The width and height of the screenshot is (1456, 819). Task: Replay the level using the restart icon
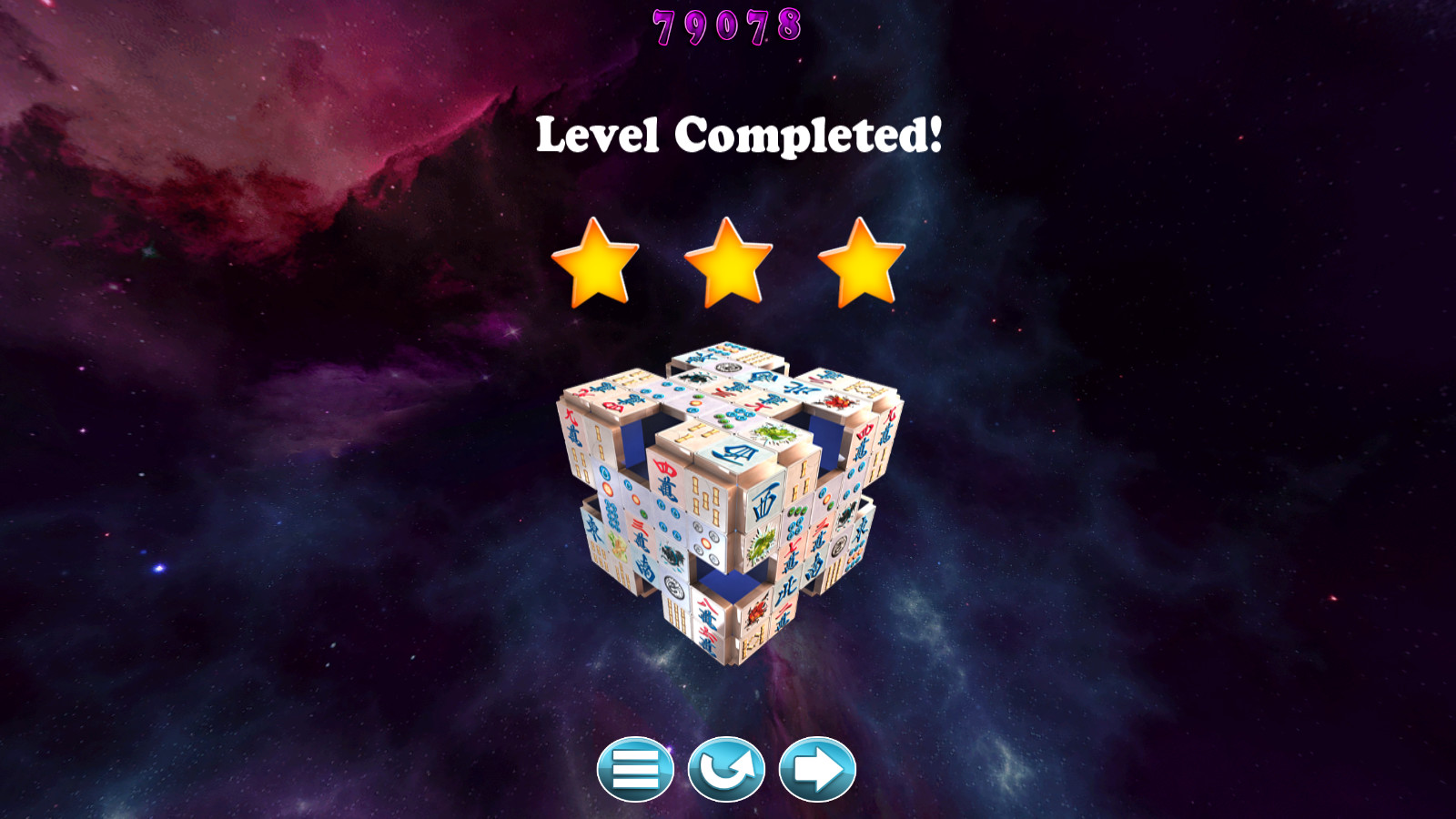tap(728, 769)
